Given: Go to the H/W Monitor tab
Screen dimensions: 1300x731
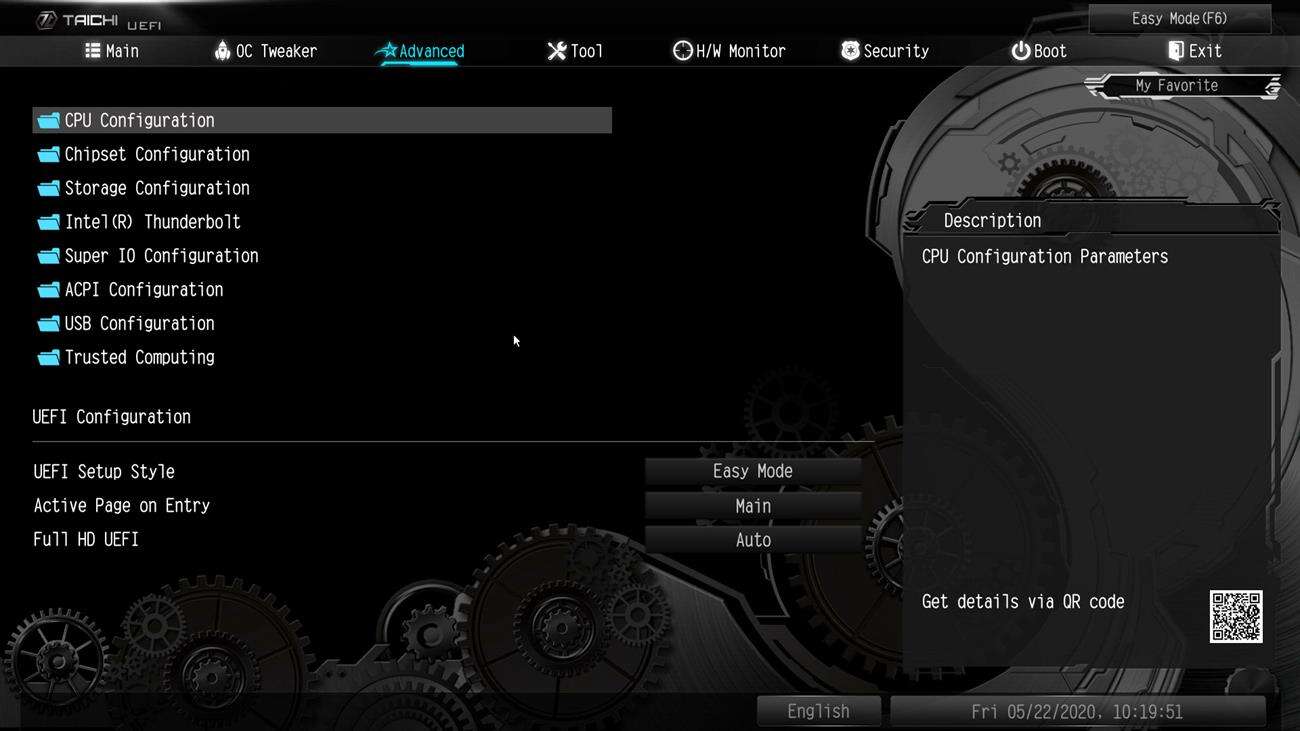Looking at the screenshot, I should (x=729, y=51).
